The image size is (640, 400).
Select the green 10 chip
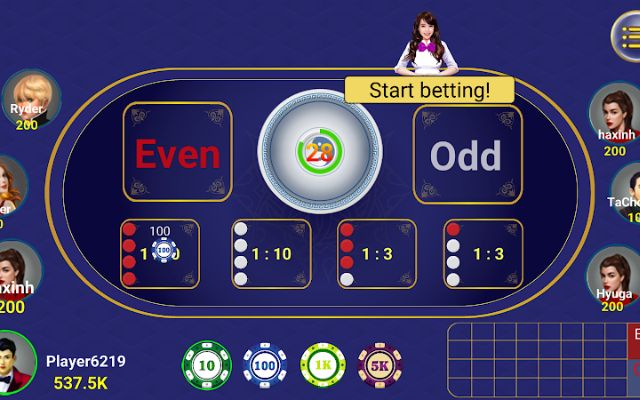click(206, 366)
